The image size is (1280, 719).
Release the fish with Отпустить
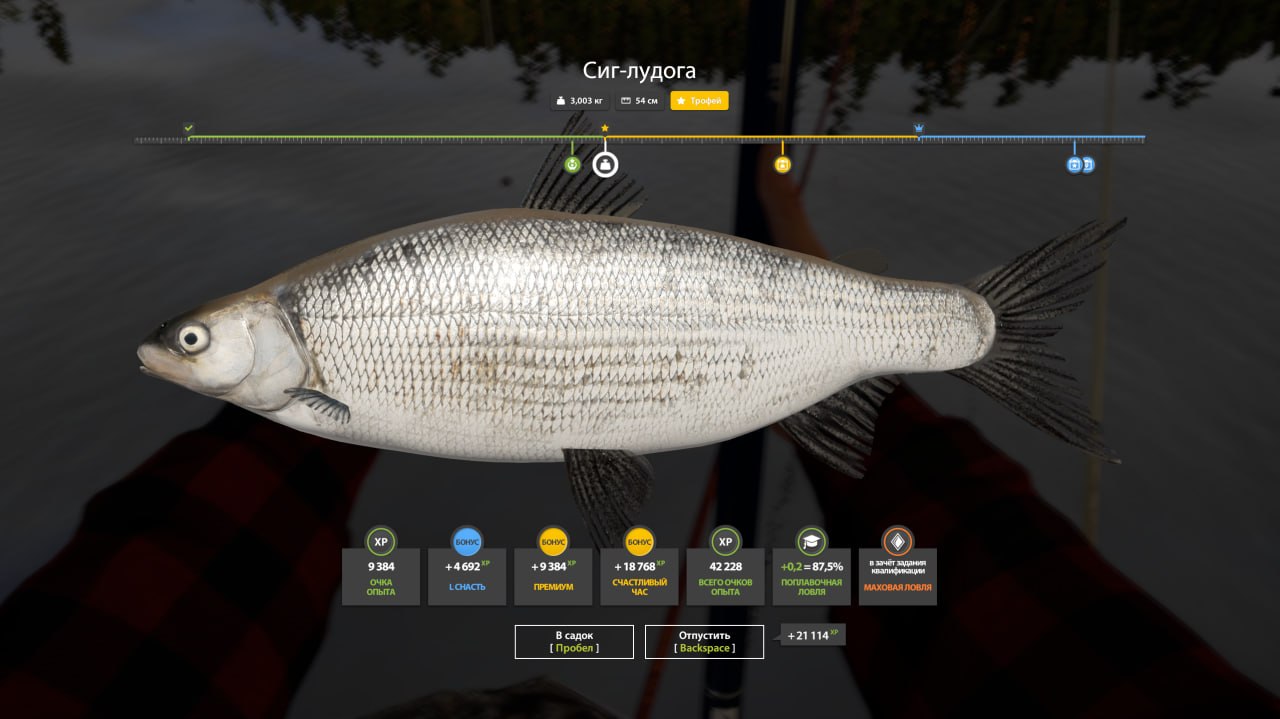coord(704,641)
